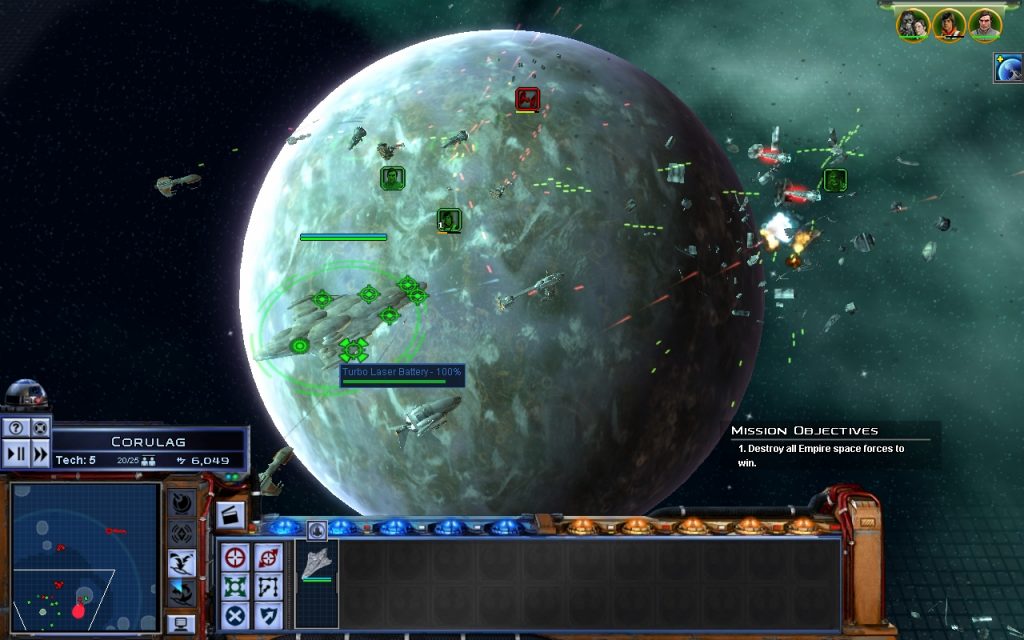Image resolution: width=1024 pixels, height=640 pixels.
Task: Select the Luke Skywalker hero portrait
Action: (x=949, y=25)
